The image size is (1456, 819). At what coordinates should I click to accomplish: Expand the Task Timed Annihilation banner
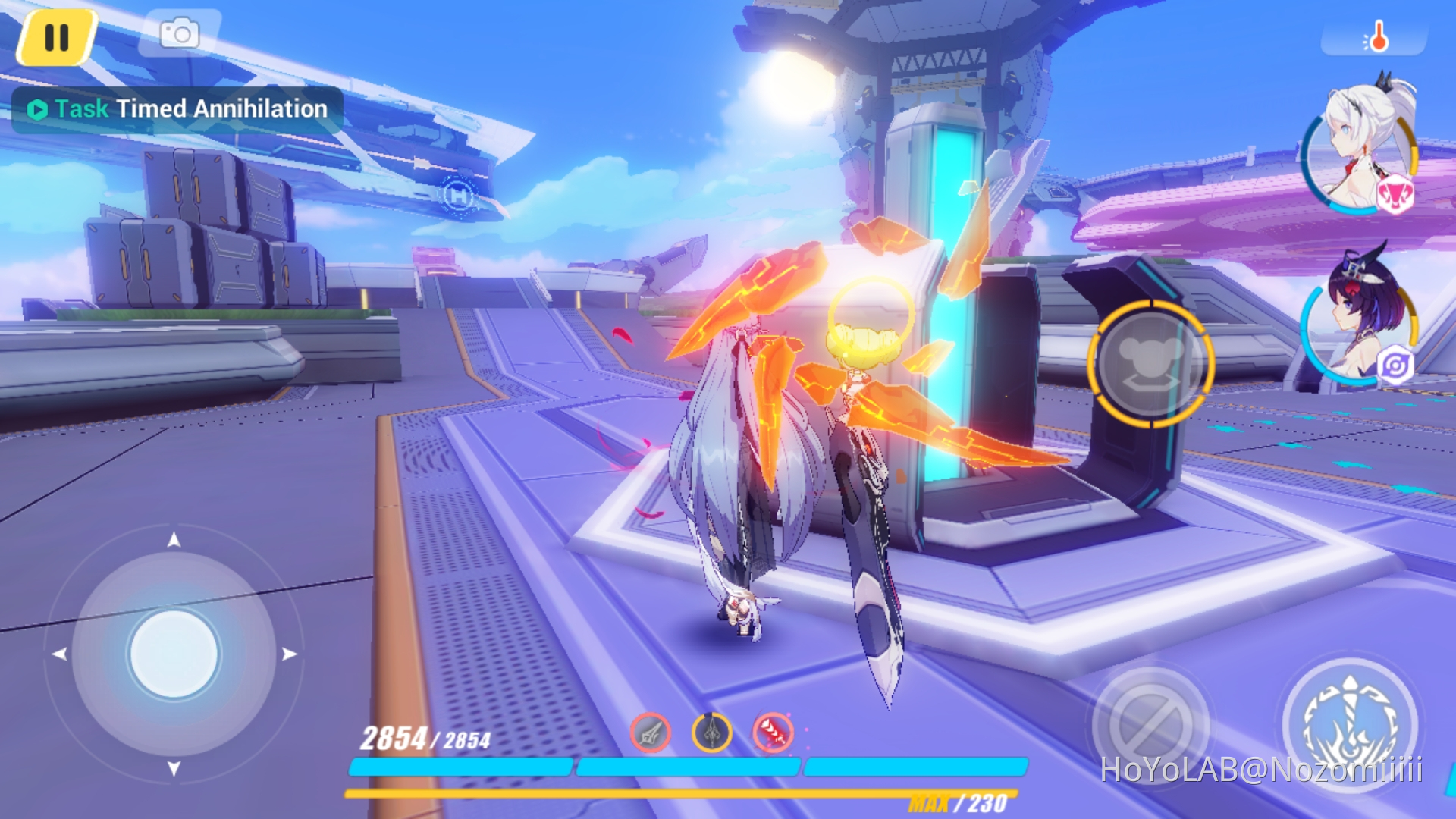click(x=178, y=108)
